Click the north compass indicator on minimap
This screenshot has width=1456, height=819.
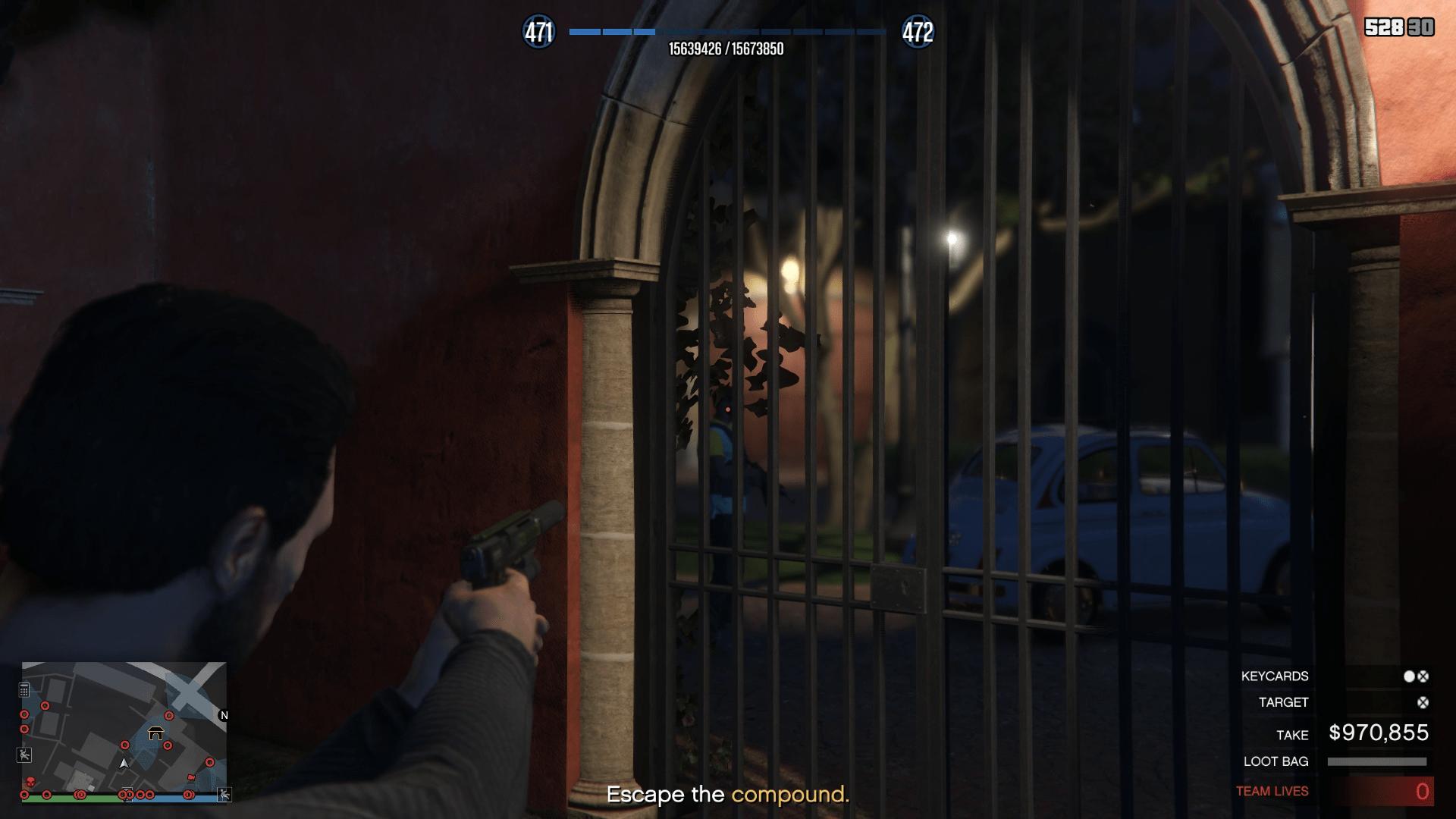[x=224, y=715]
